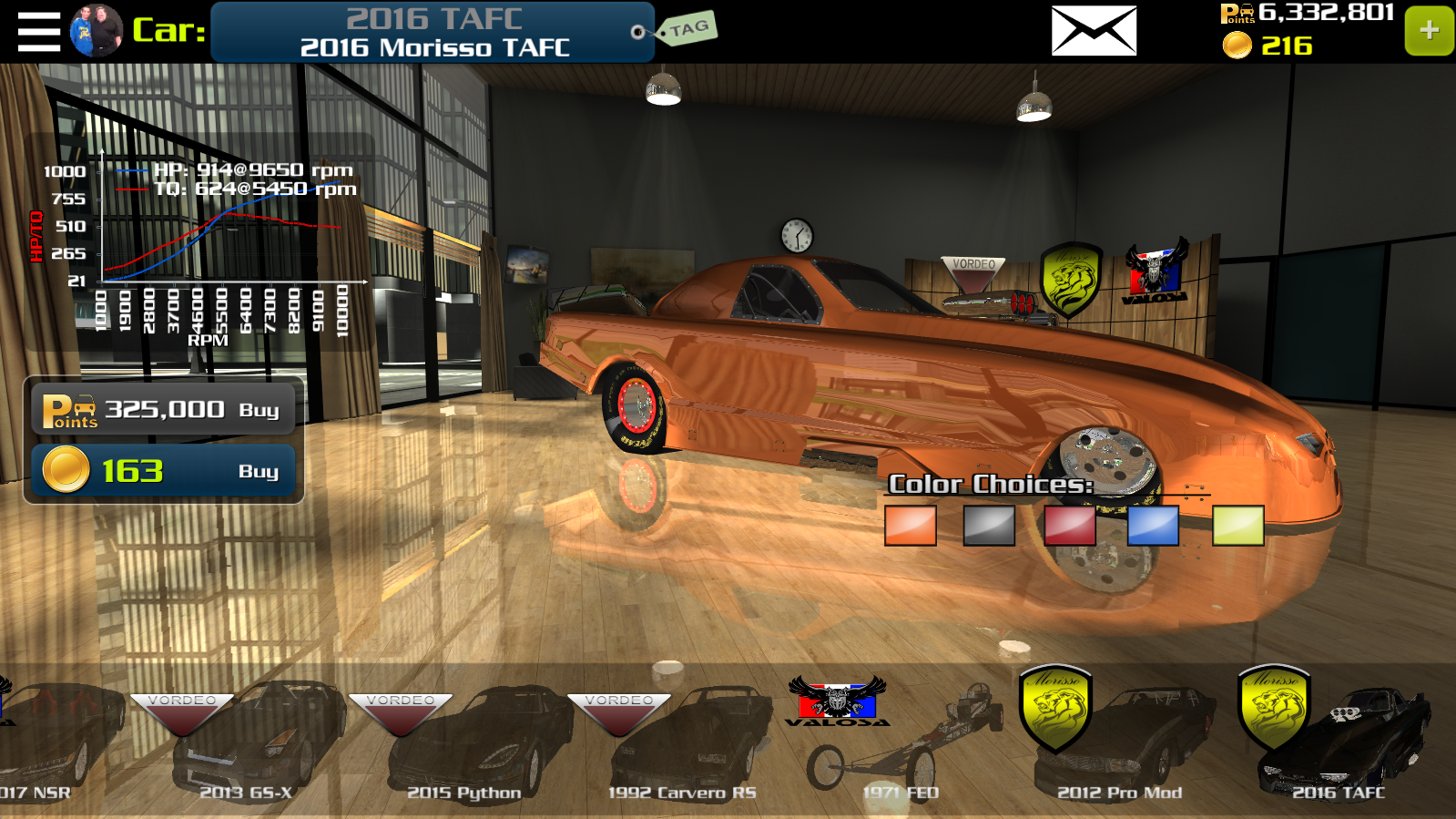The height and width of the screenshot is (819, 1456).
Task: Buy car for 325,000 points
Action: click(x=164, y=410)
